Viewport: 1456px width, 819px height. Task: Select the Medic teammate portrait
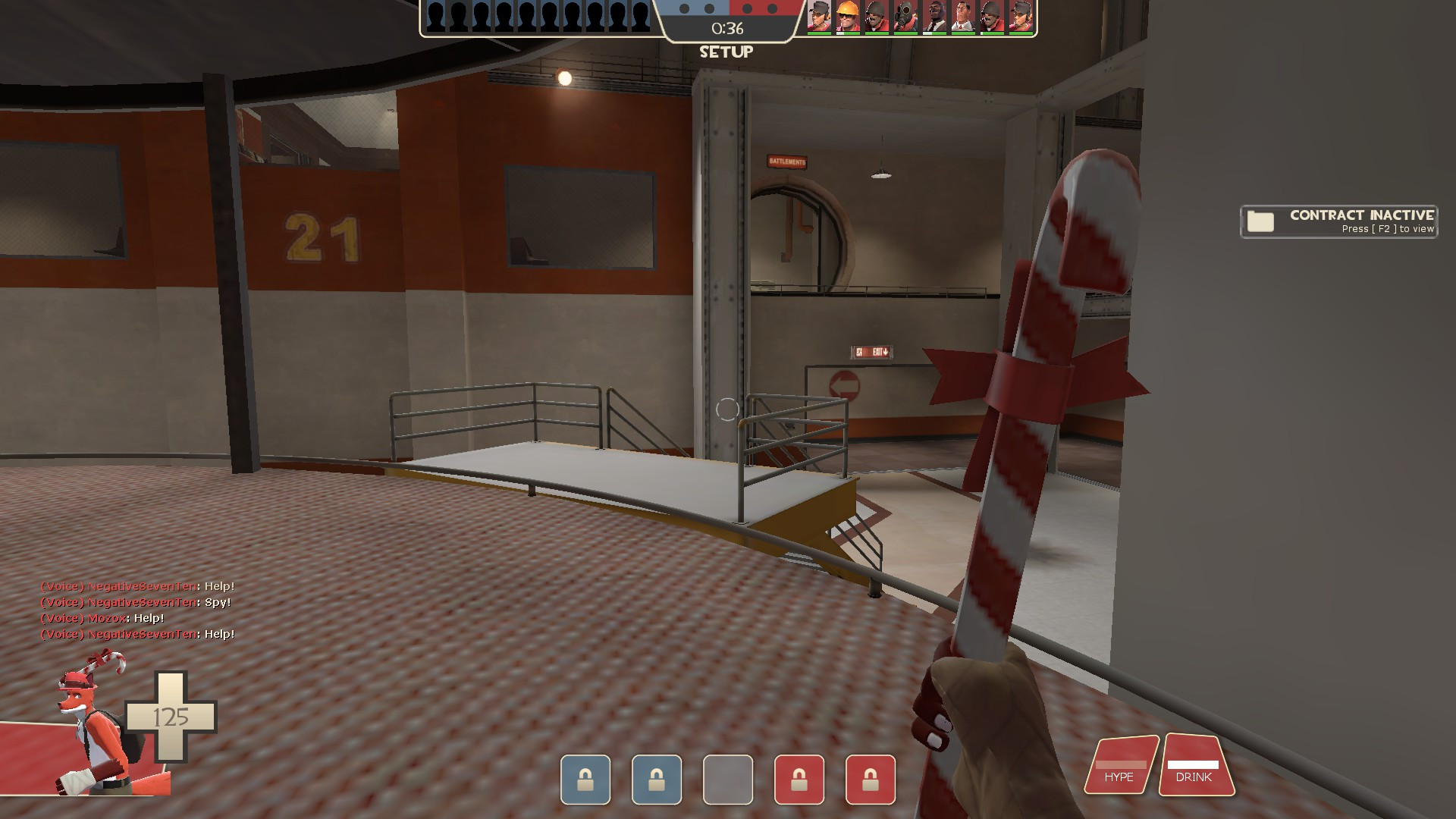[963, 17]
